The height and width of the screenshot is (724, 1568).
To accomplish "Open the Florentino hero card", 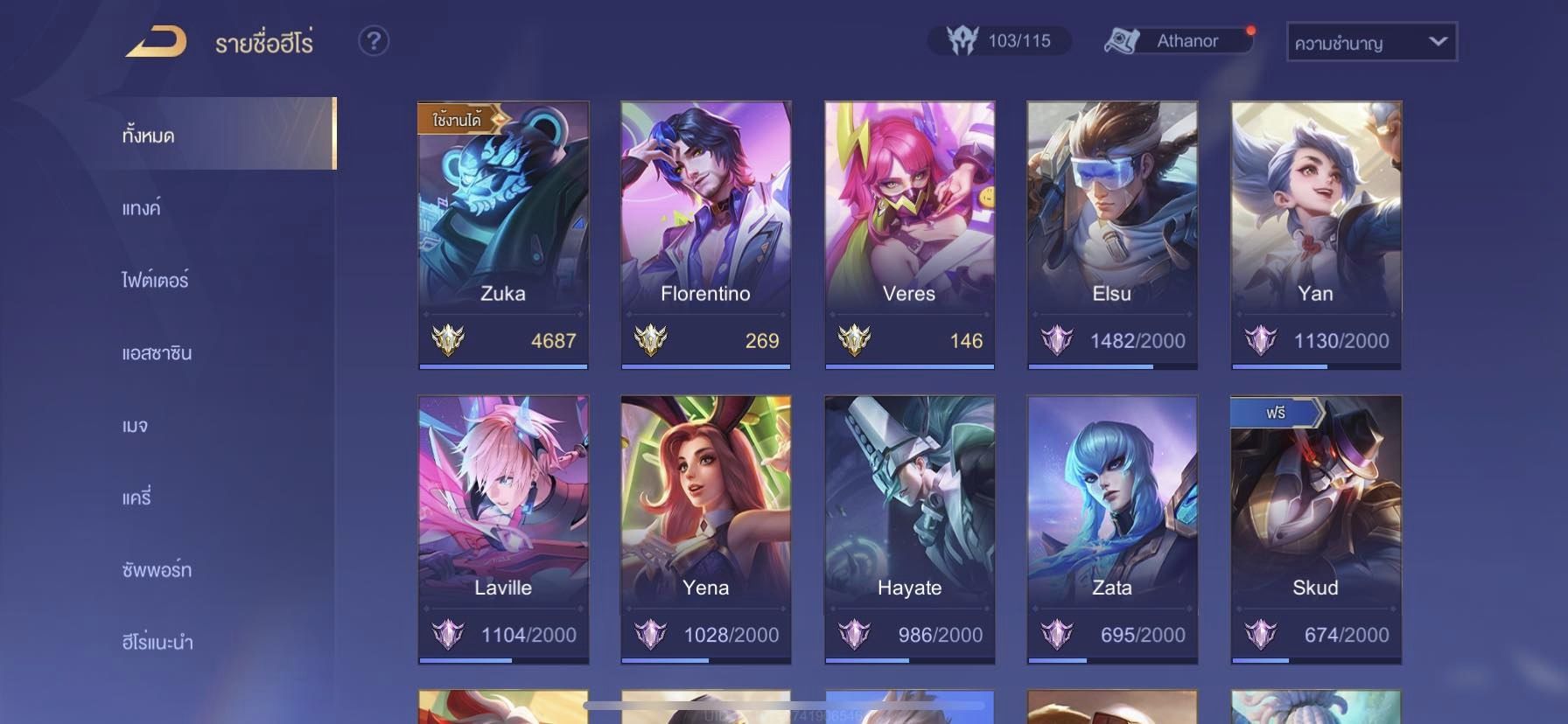I will tap(706, 234).
